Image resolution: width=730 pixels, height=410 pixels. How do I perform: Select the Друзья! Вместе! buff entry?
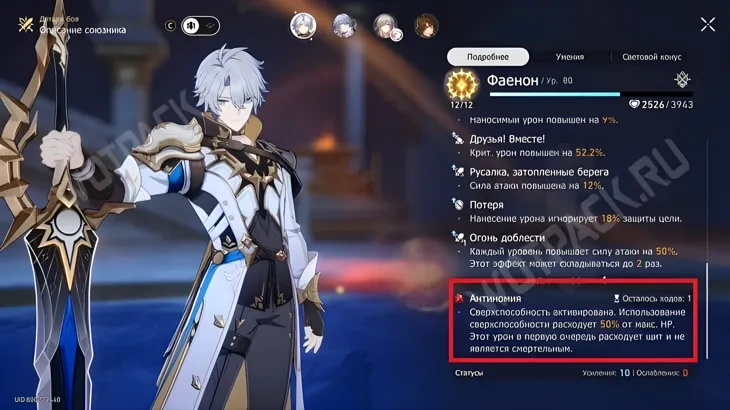tap(573, 145)
